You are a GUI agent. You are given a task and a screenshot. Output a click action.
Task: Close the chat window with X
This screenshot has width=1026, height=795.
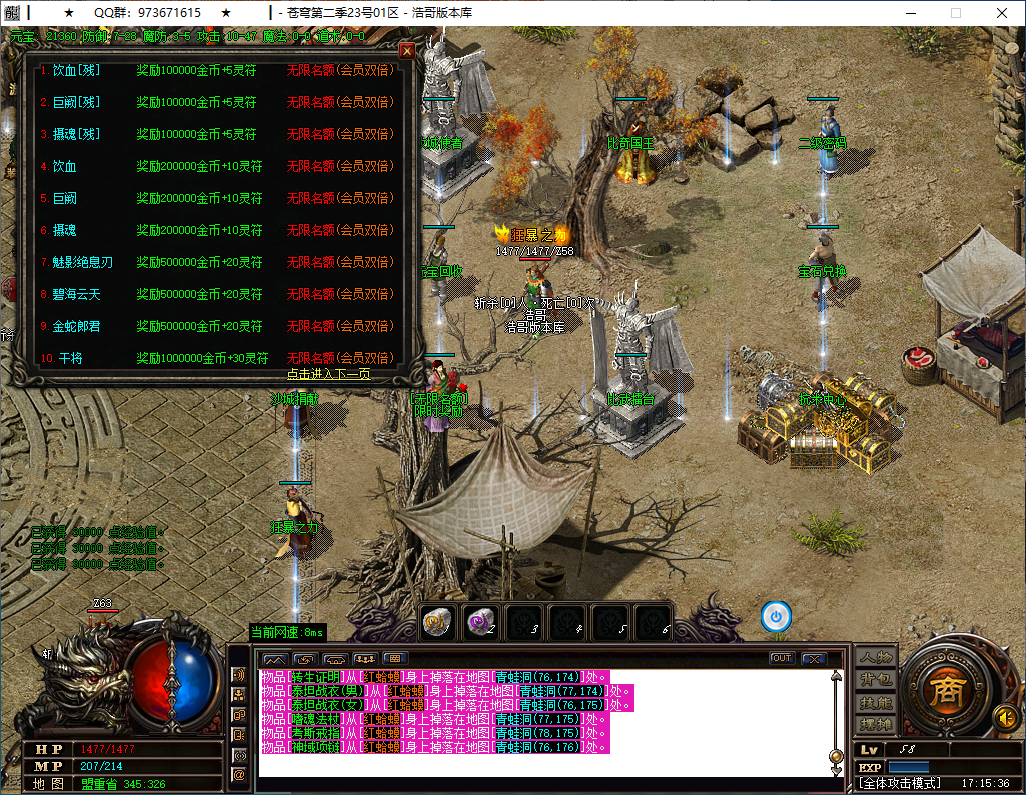pyautogui.click(x=814, y=658)
